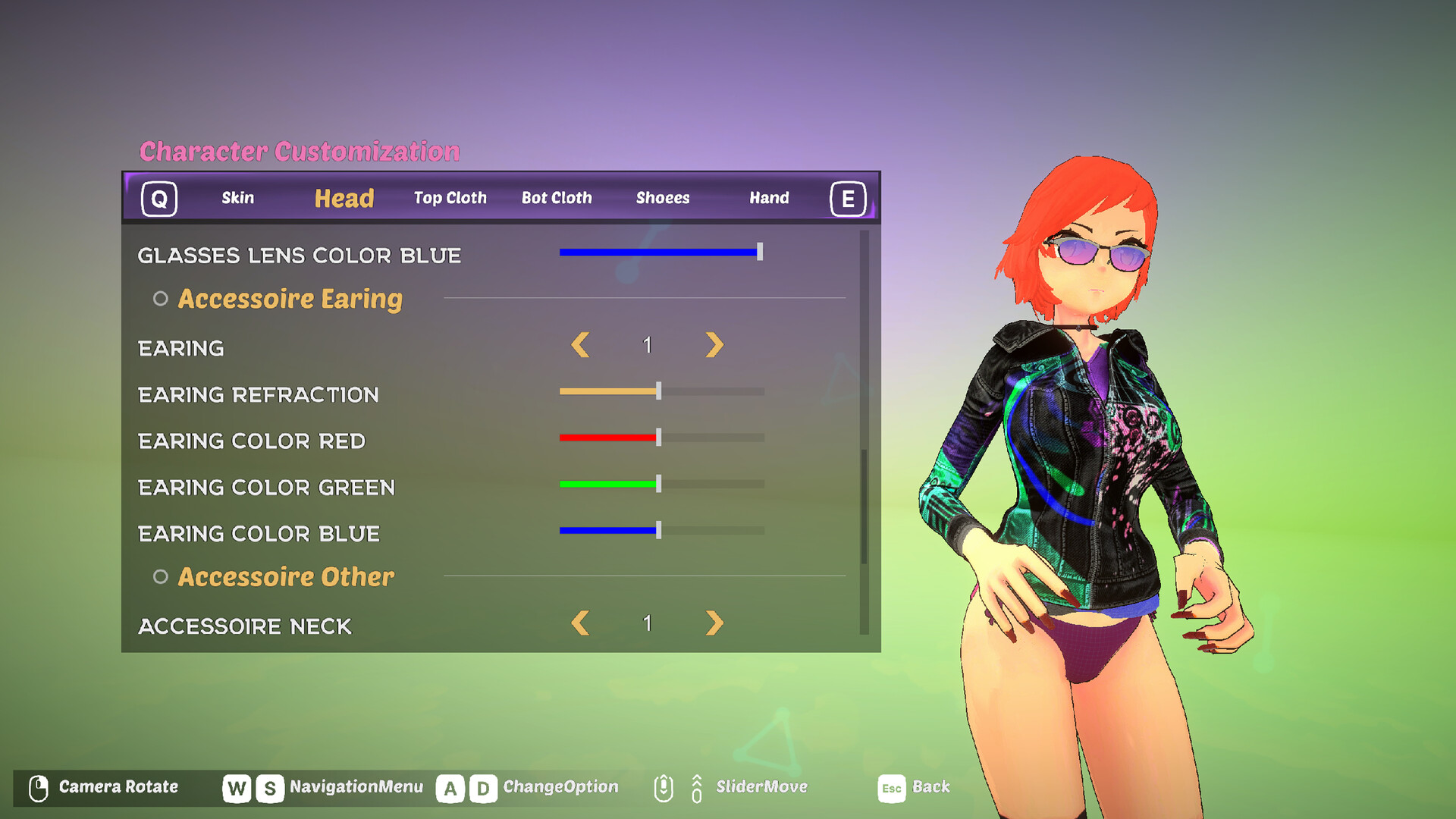
Task: Click the Camera Rotate mouse icon
Action: [x=39, y=786]
